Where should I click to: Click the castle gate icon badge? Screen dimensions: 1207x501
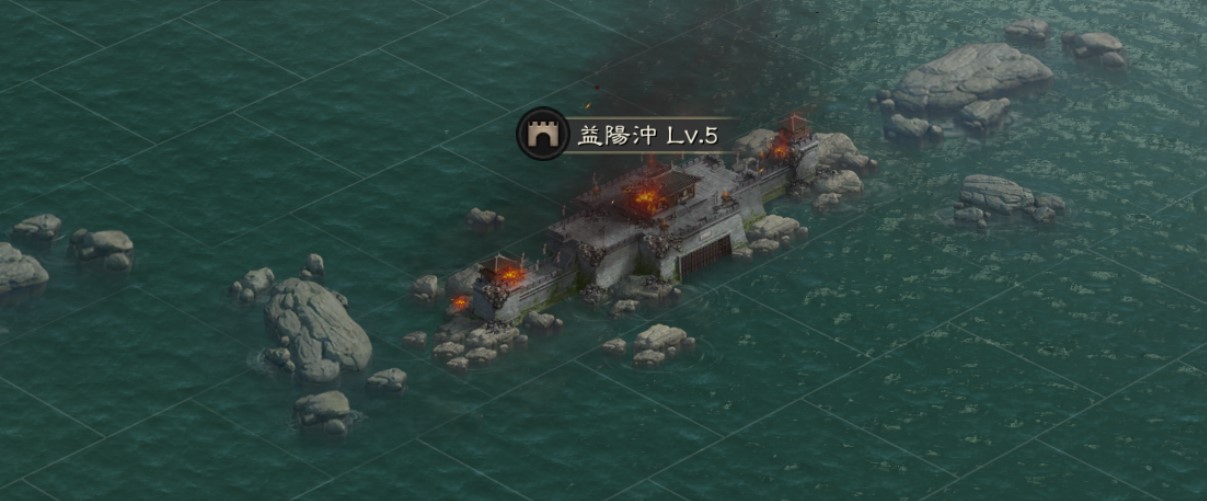click(542, 135)
